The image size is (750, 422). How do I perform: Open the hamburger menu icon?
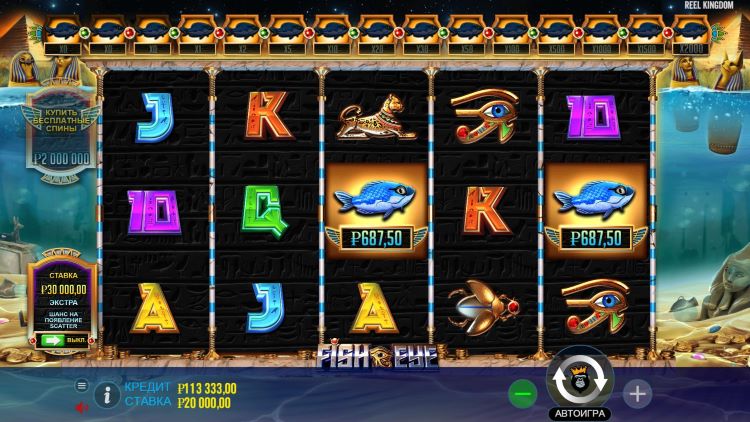[x=82, y=385]
